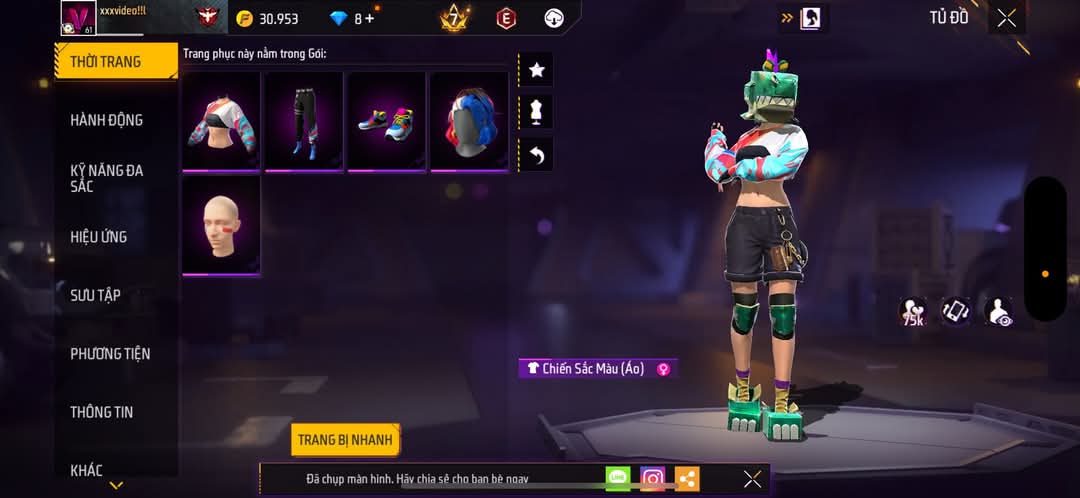Screen dimensions: 1080x498
Task: Pick the multicolor sneakers item
Action: 386,120
